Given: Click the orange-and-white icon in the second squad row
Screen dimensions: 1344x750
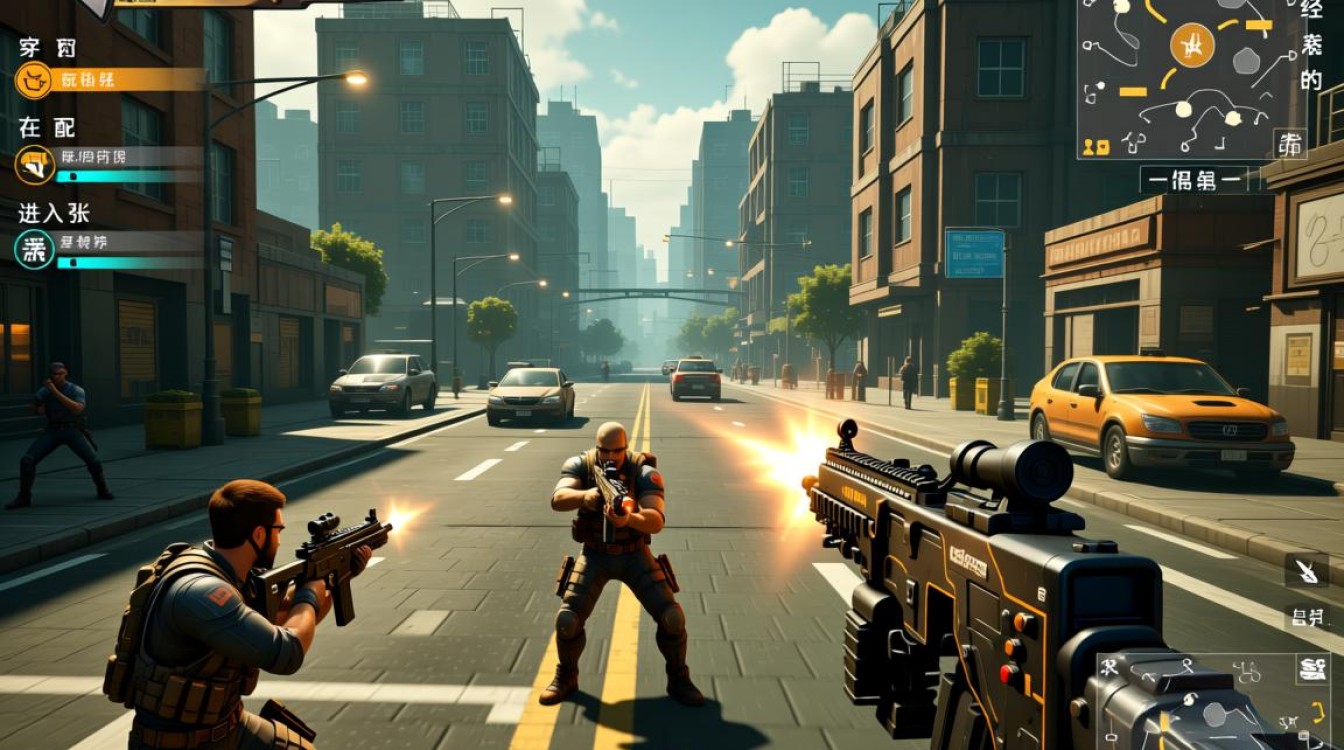Looking at the screenshot, I should pos(35,164).
